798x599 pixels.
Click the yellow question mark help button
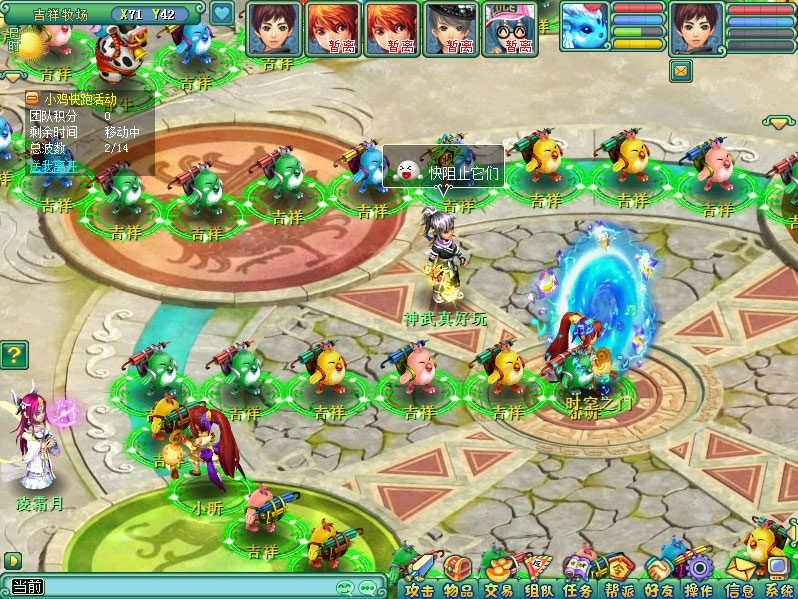click(x=13, y=354)
